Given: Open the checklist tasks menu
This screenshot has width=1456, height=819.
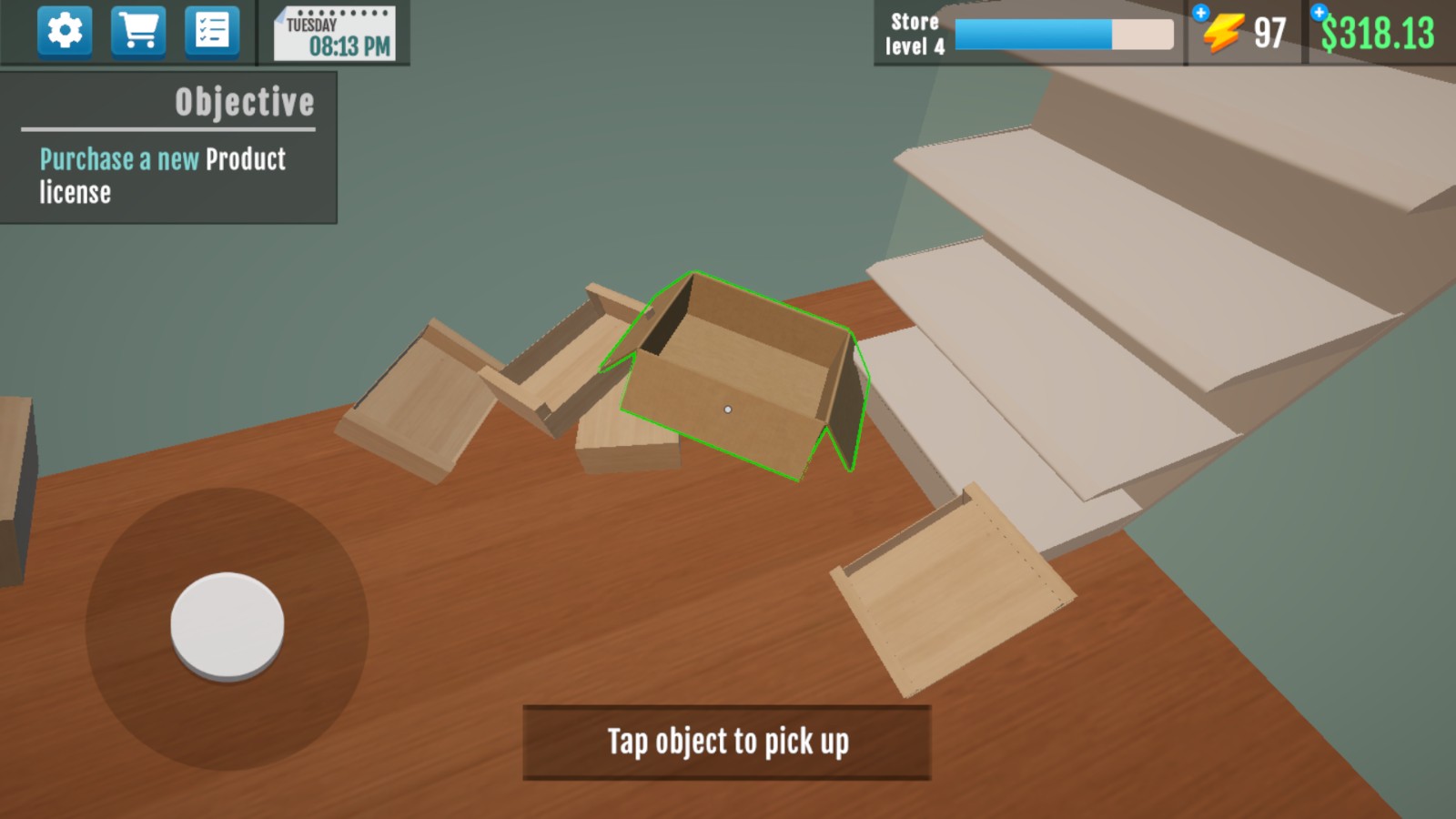Looking at the screenshot, I should [x=212, y=32].
